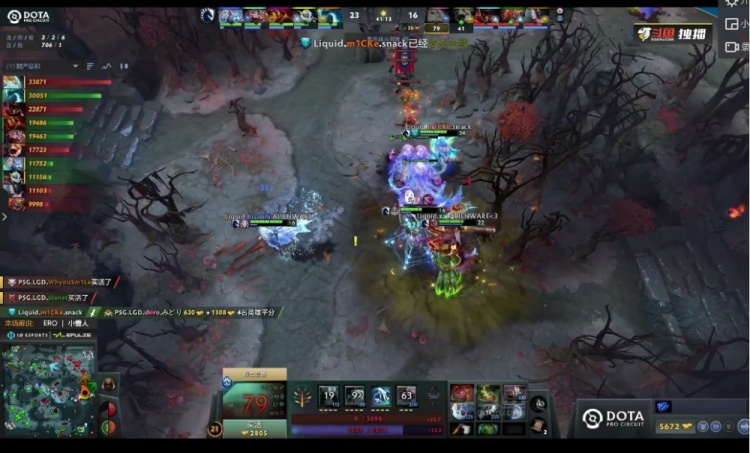Select the top-middle green inventory item
The image size is (750, 453).
coord(488,392)
